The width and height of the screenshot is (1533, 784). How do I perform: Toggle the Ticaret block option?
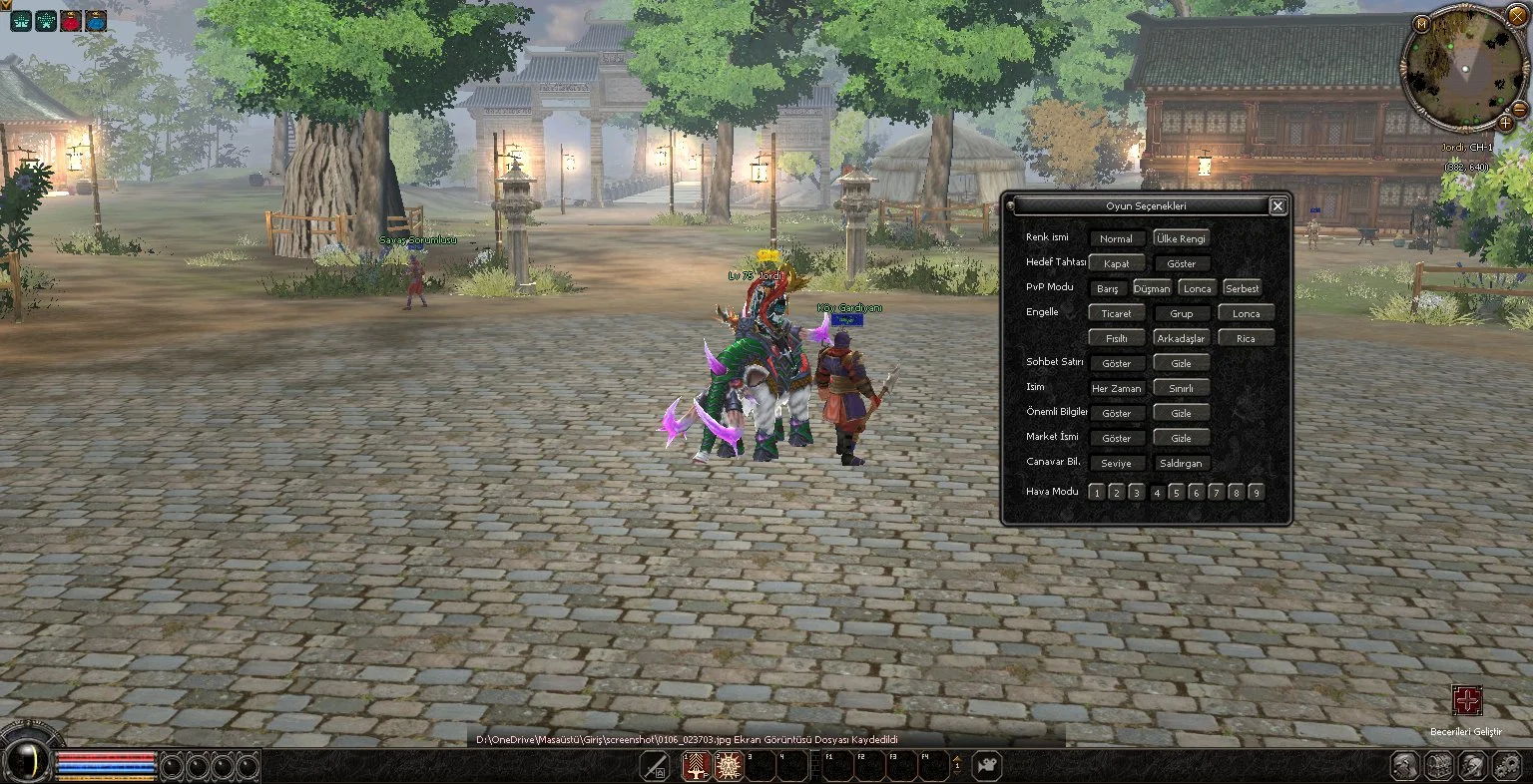pyautogui.click(x=1116, y=314)
